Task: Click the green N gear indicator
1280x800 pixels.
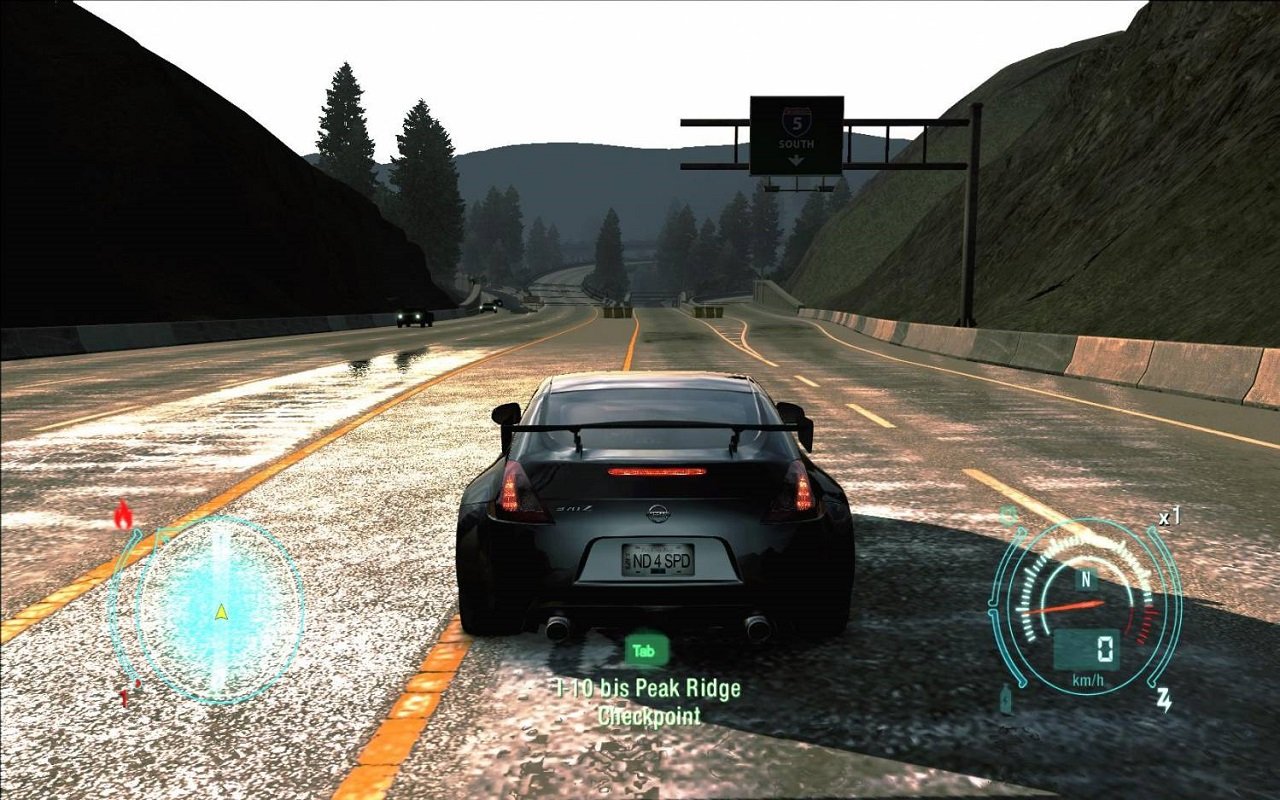Action: coord(1086,577)
